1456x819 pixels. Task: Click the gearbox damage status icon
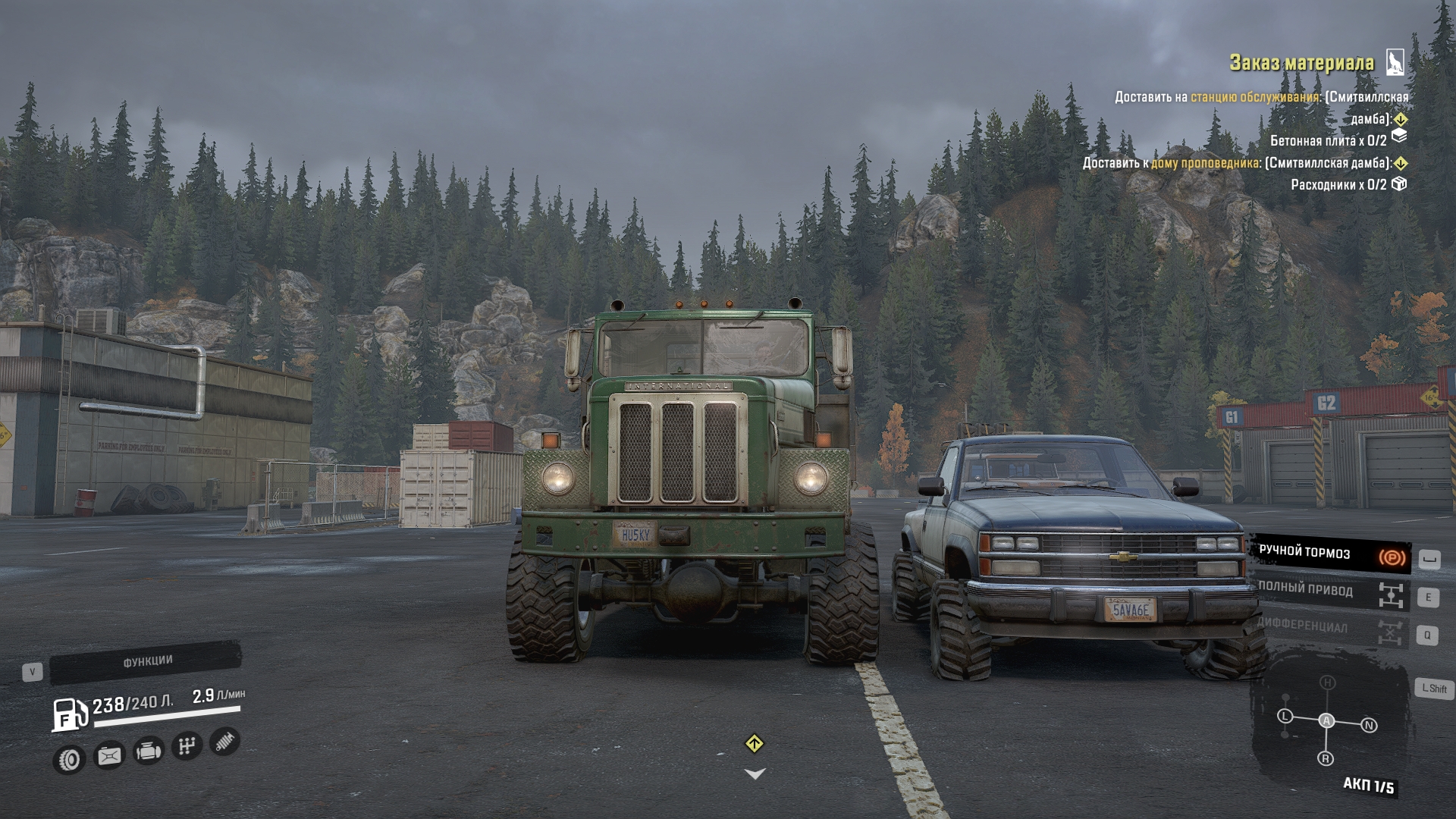(187, 746)
